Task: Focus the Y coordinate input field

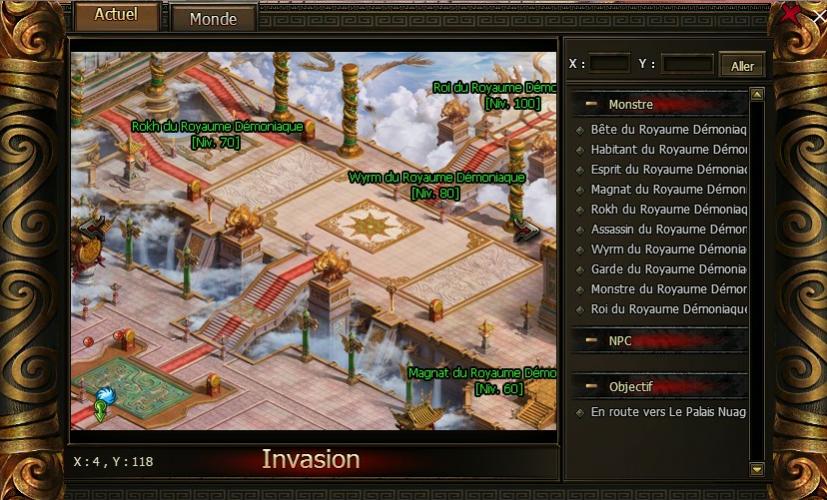Action: [x=688, y=64]
